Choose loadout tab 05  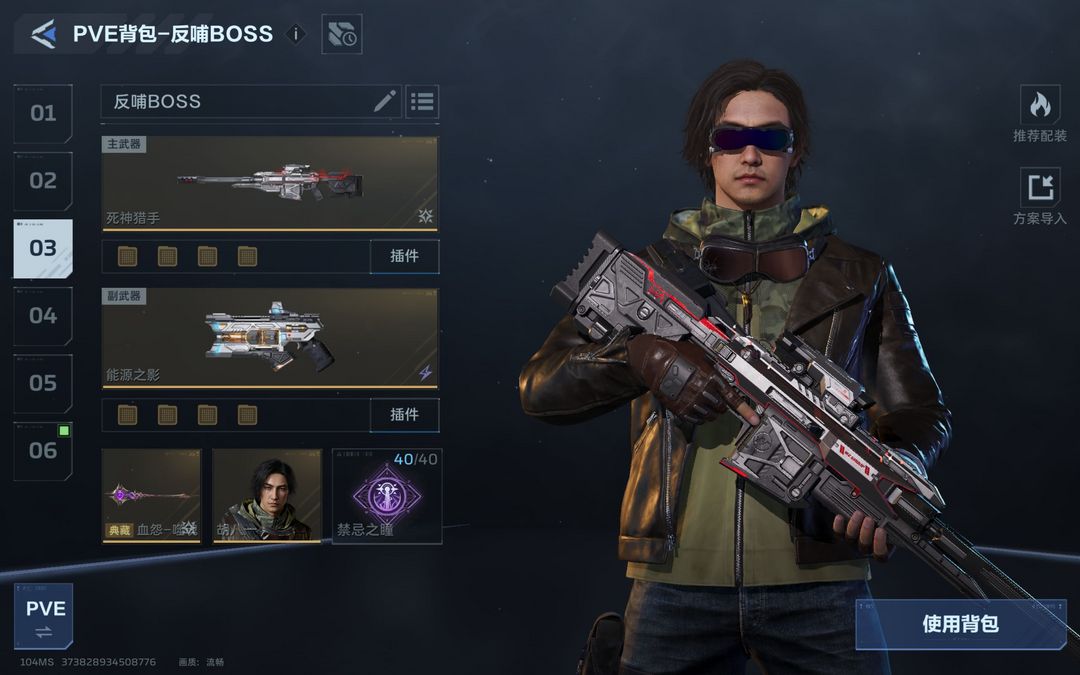point(43,383)
